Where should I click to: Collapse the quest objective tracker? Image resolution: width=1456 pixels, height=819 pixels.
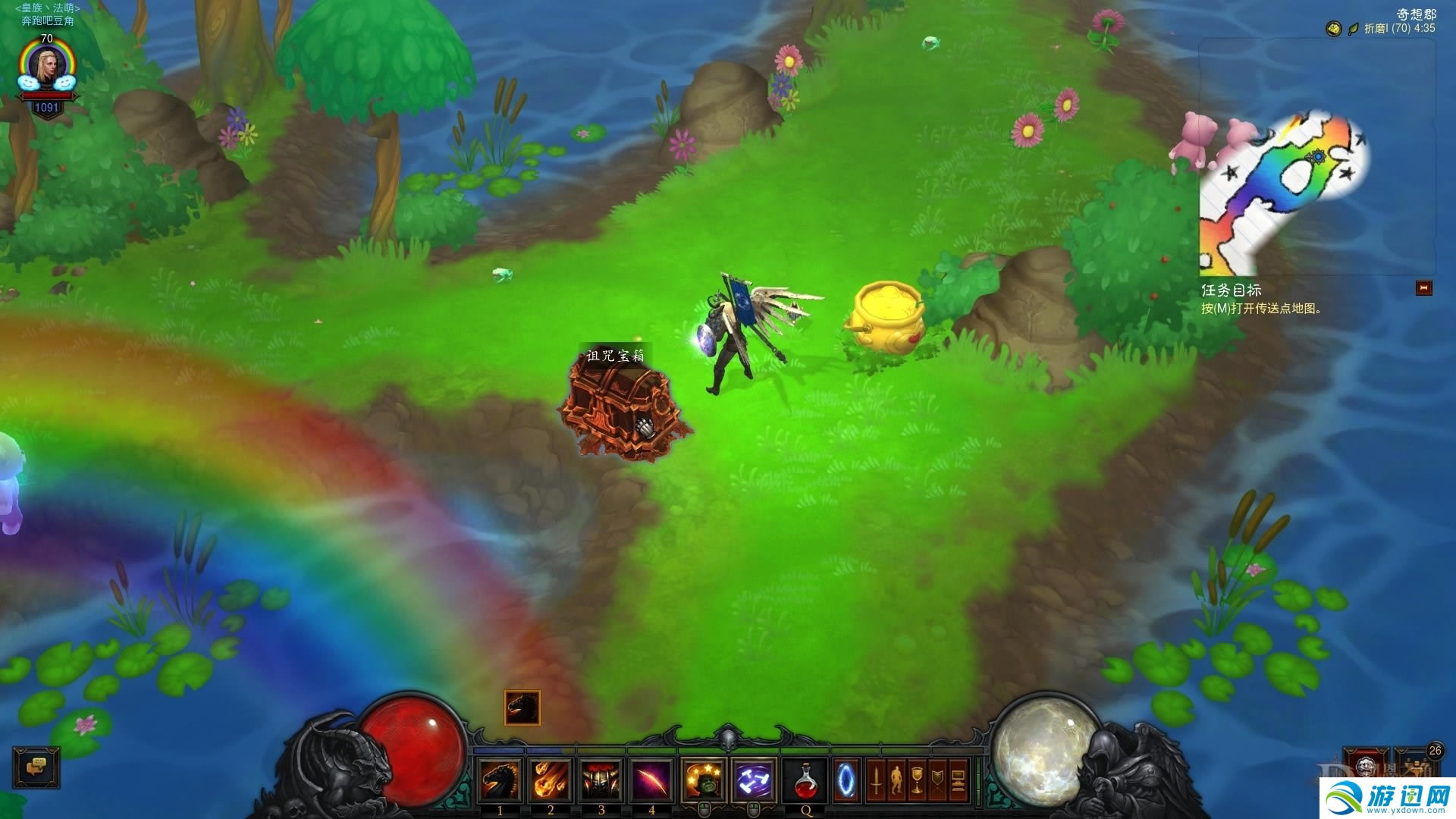(1423, 288)
